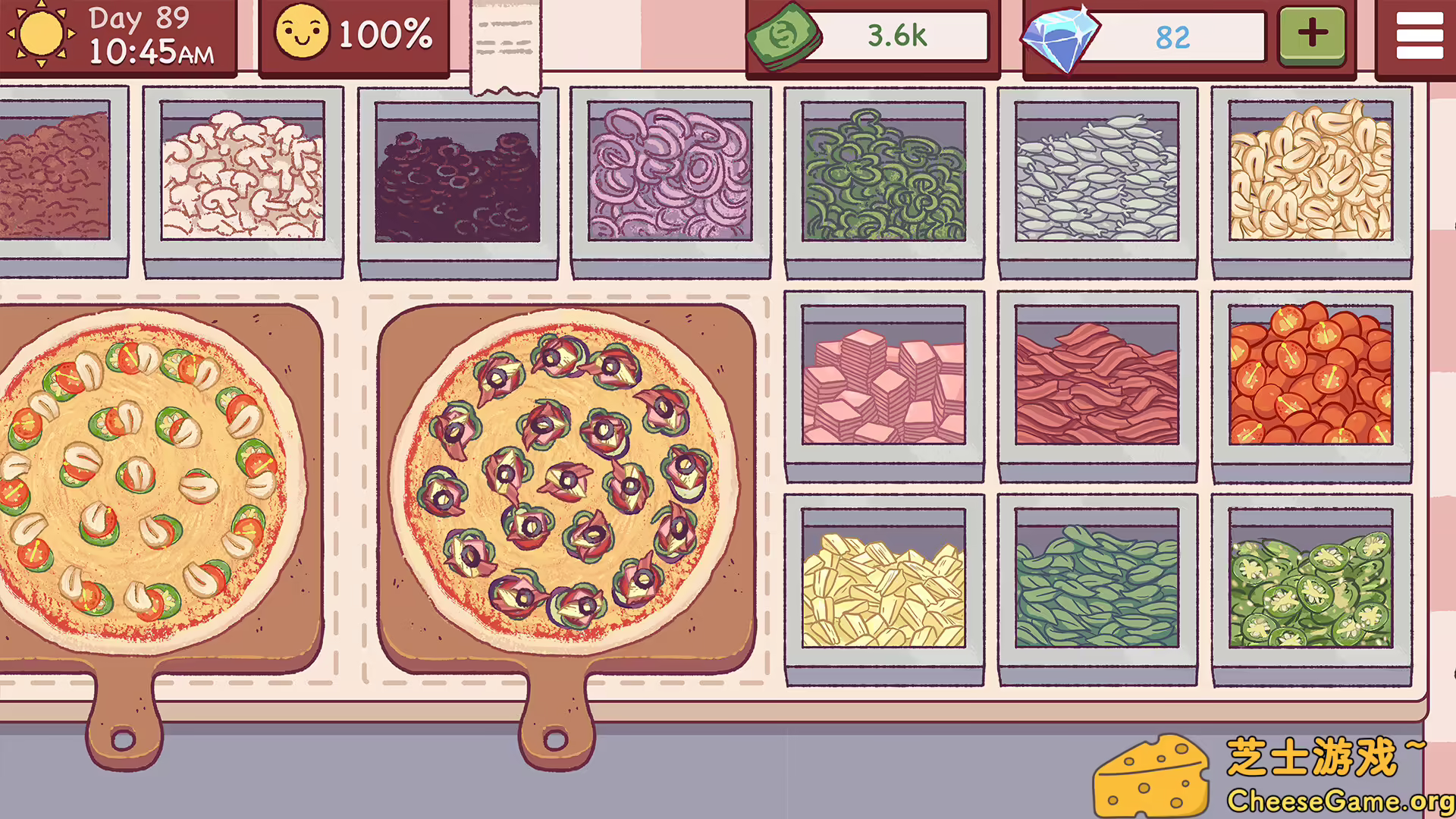1456x819 pixels.
Task: Open the hamburger menu
Action: tap(1419, 34)
